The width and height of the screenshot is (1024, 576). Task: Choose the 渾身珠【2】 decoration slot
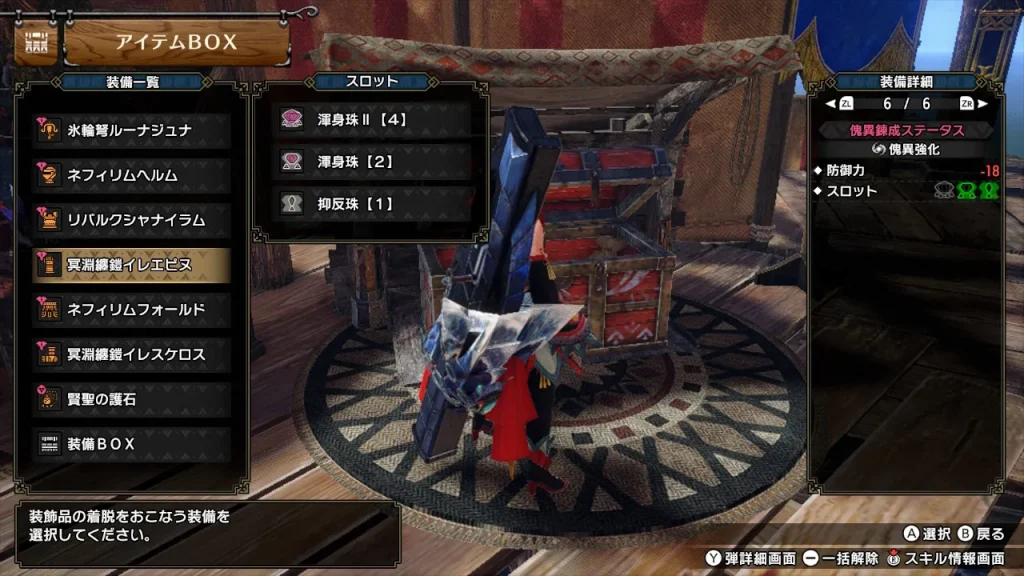[x=373, y=161]
